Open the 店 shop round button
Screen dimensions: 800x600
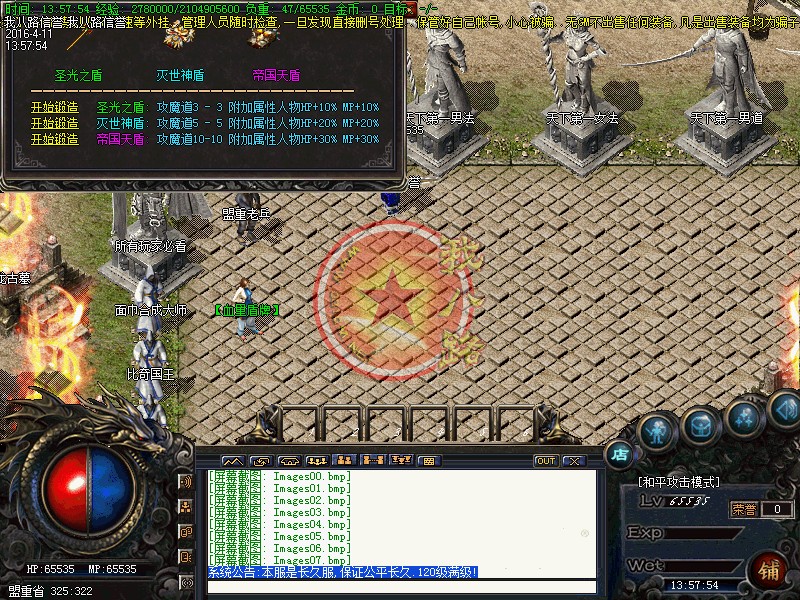coord(620,454)
